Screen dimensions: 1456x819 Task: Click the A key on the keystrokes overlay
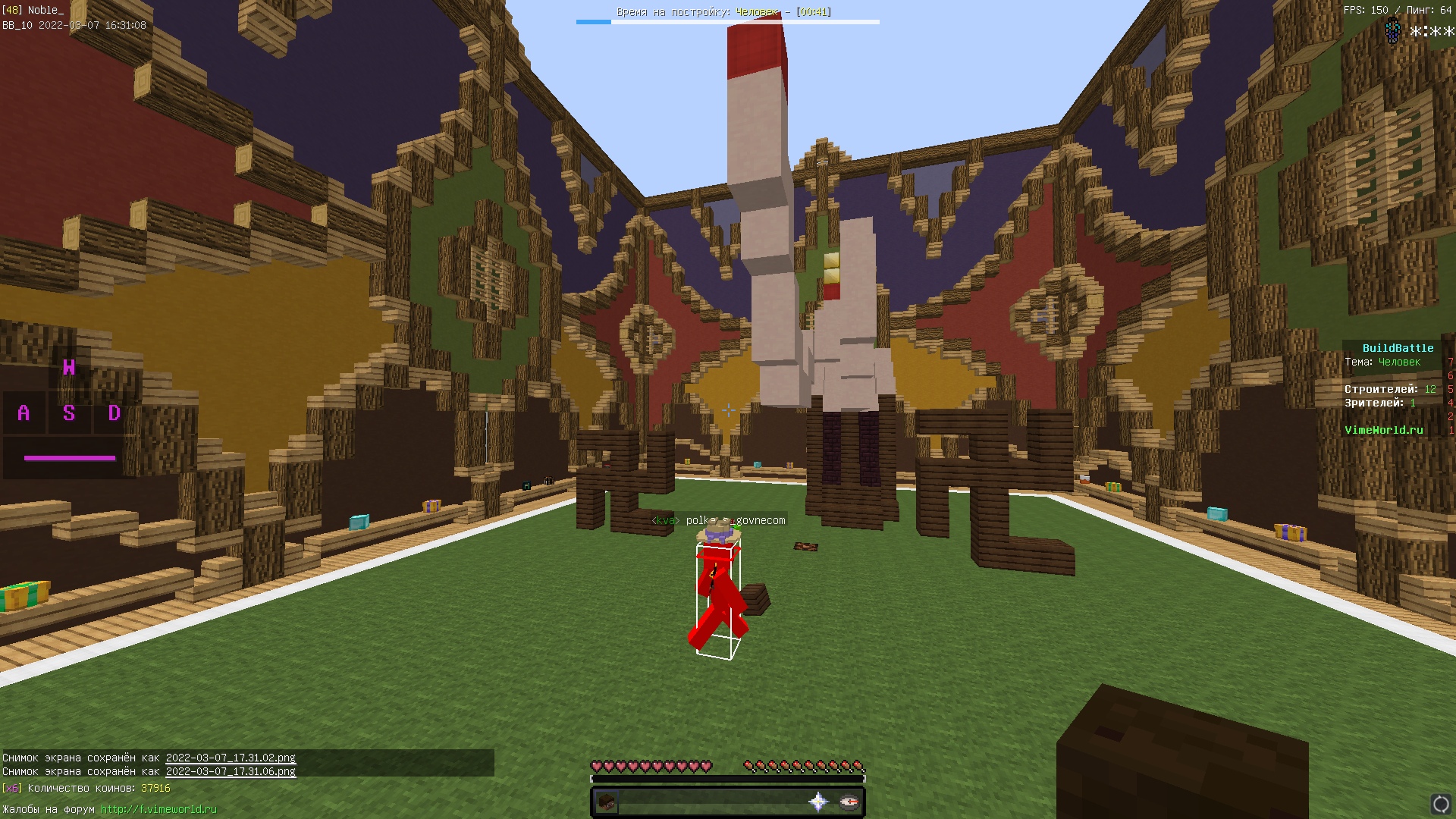click(x=23, y=414)
